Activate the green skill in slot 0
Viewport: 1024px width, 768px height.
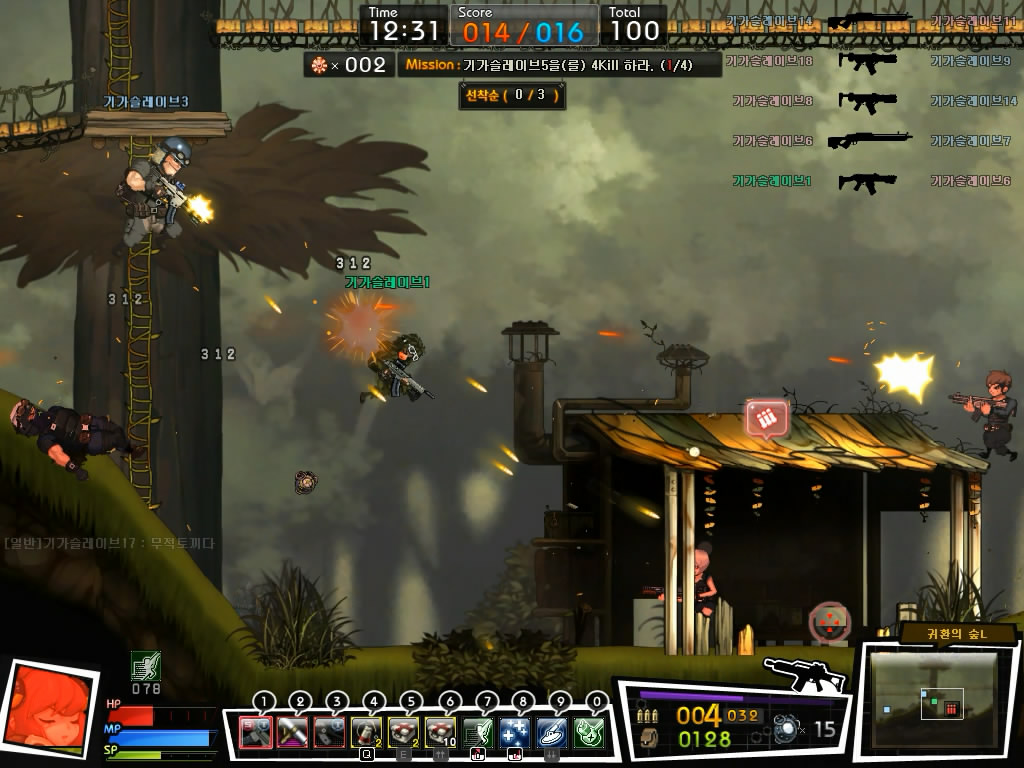[589, 733]
